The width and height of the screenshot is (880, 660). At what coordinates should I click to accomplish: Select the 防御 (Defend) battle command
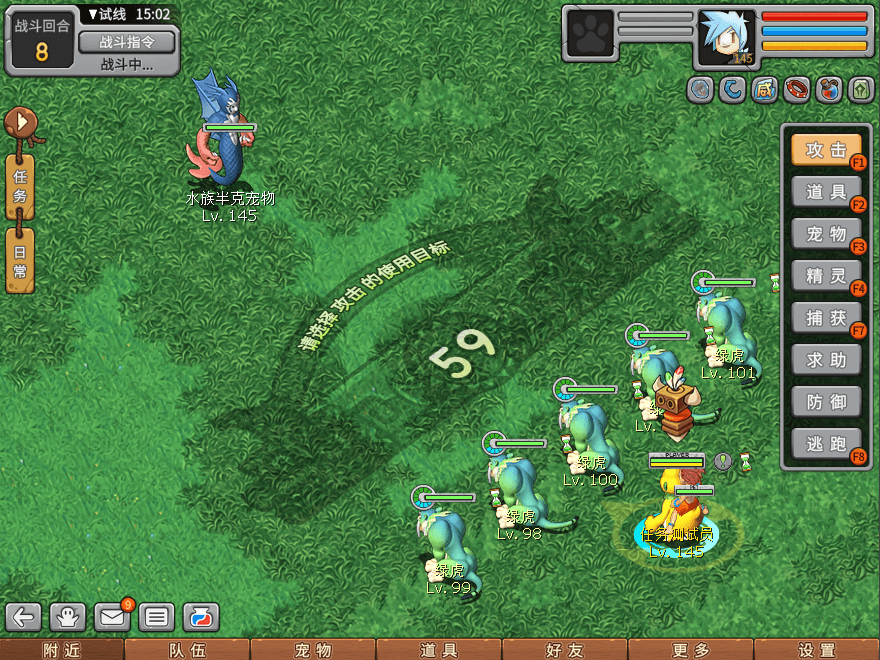click(x=826, y=401)
